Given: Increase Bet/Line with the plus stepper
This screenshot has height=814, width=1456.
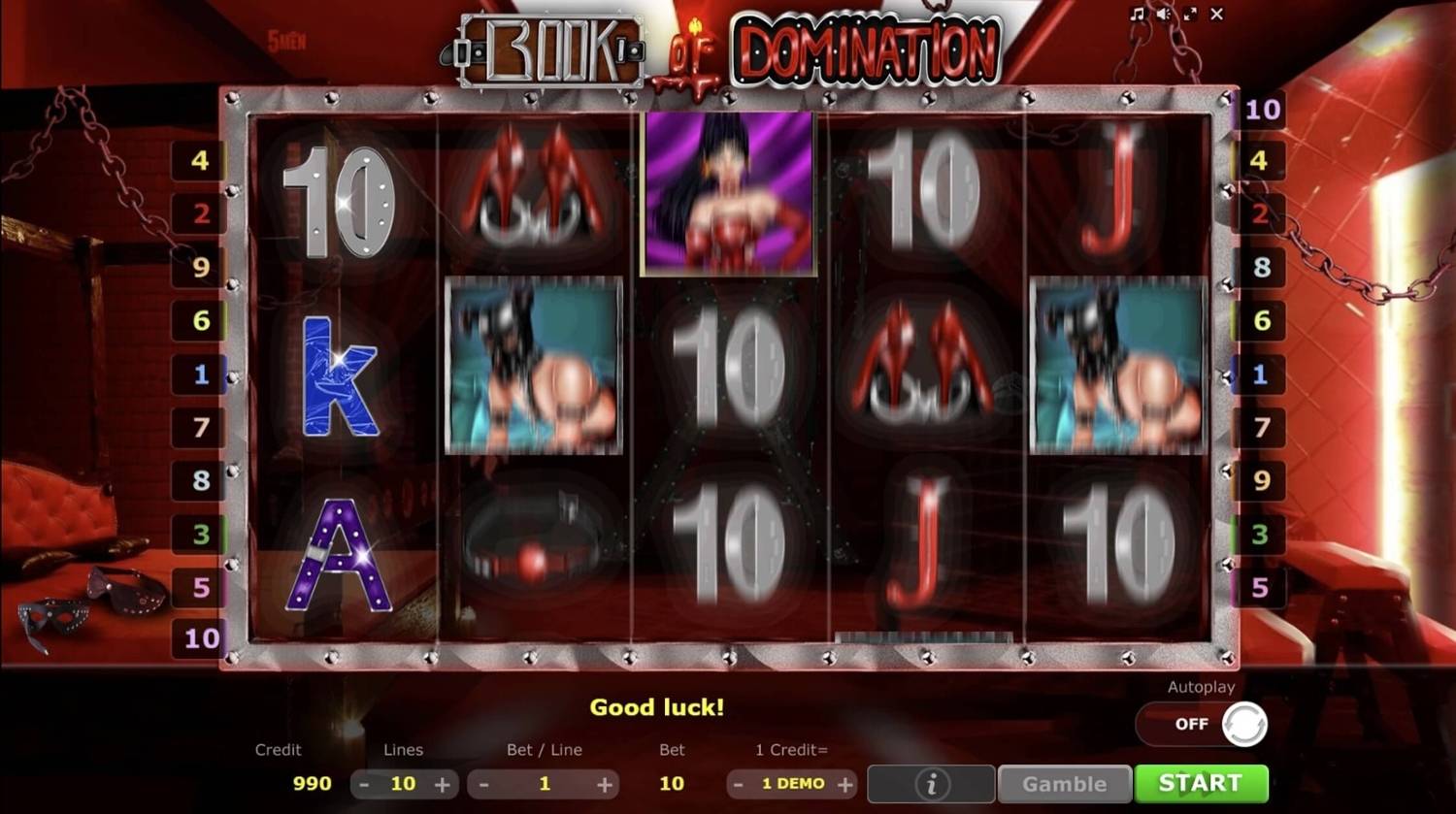Looking at the screenshot, I should tap(606, 784).
